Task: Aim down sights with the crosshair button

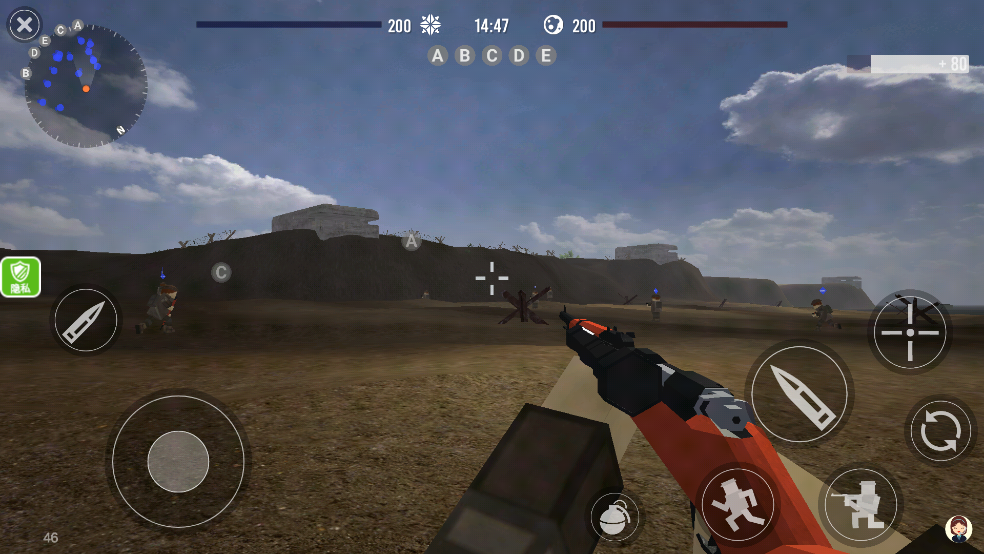Action: pyautogui.click(x=909, y=330)
